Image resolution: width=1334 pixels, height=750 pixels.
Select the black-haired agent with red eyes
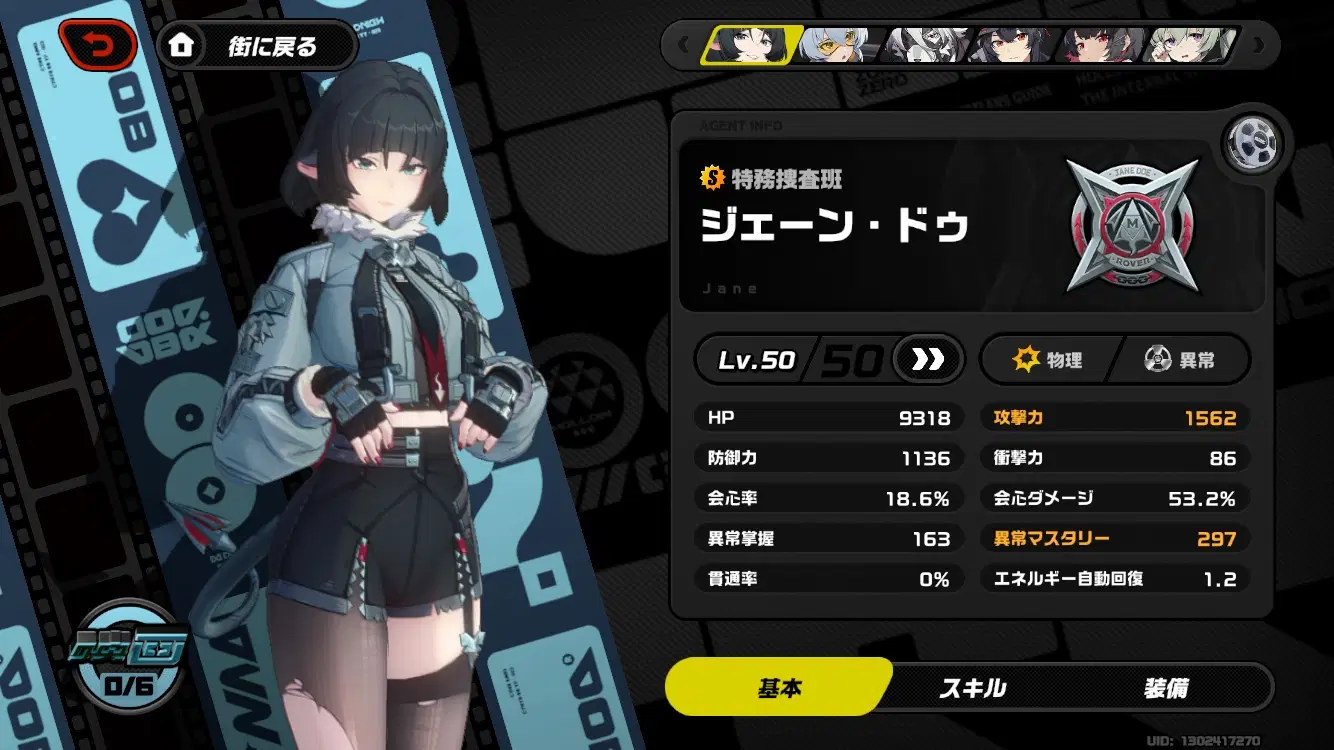point(1014,45)
